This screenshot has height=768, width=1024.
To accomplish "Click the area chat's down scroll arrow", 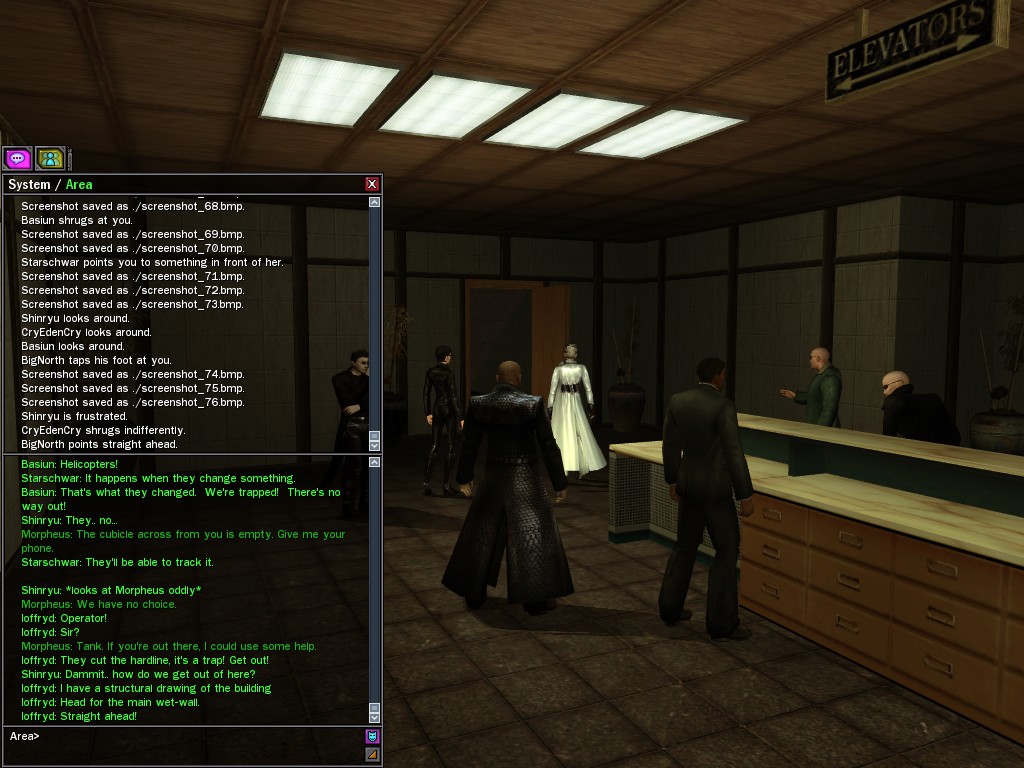I will tap(375, 716).
